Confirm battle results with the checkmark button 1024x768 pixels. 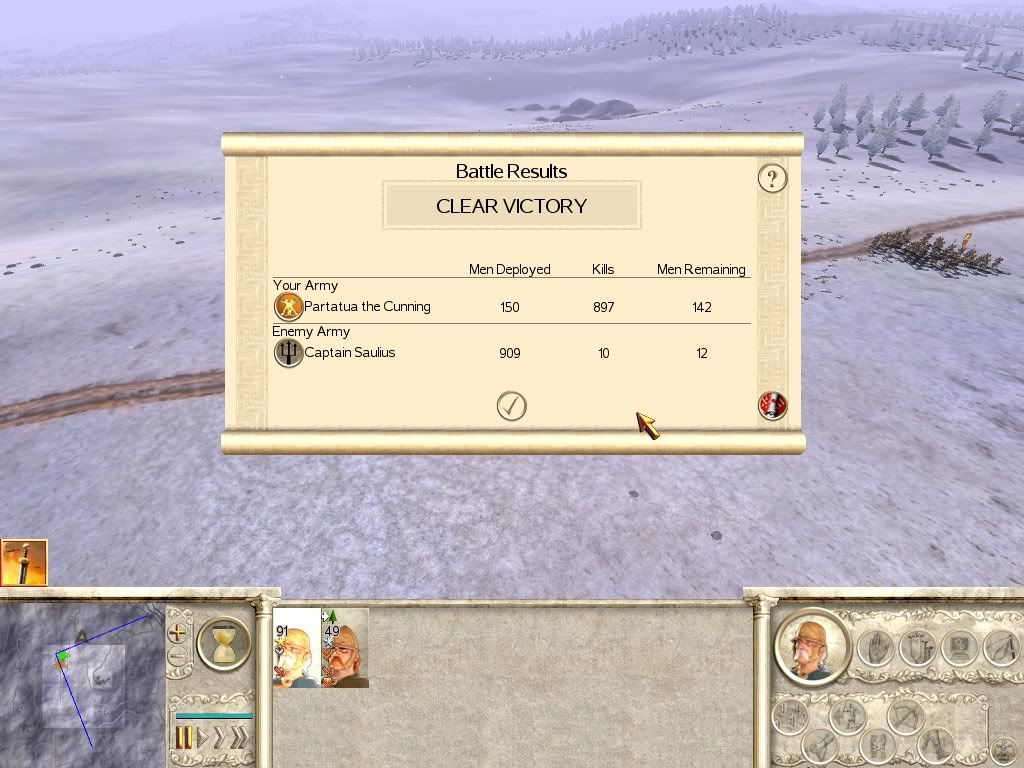point(512,405)
